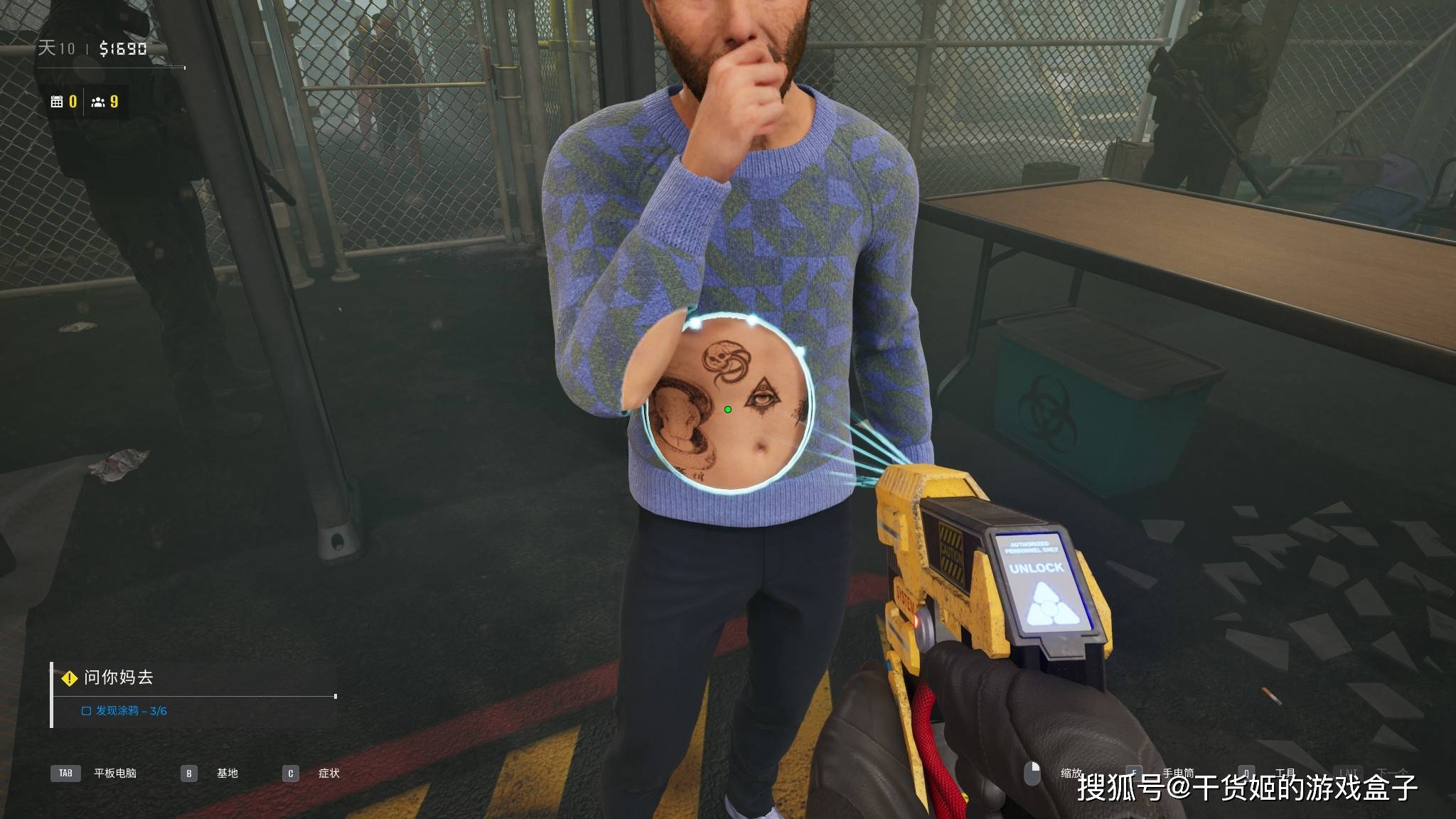Click the survivors group icon

point(98,102)
